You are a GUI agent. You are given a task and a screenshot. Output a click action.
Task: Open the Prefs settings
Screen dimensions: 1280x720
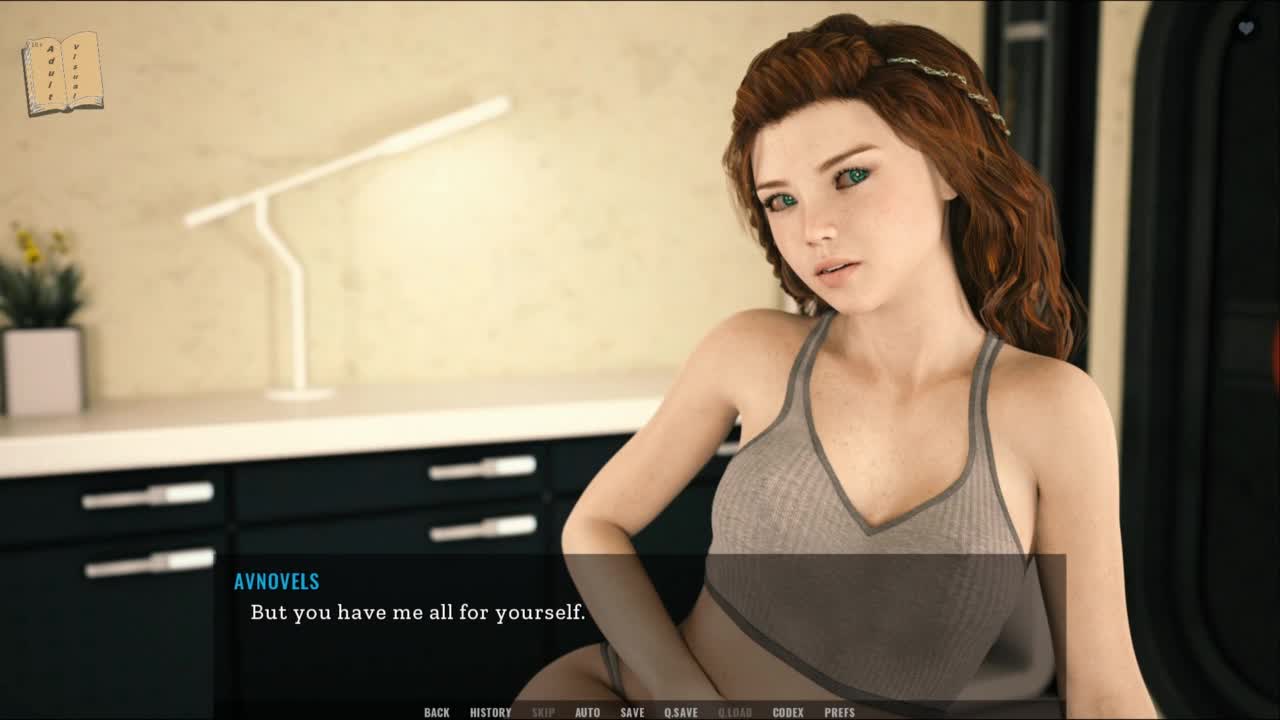pyautogui.click(x=839, y=712)
